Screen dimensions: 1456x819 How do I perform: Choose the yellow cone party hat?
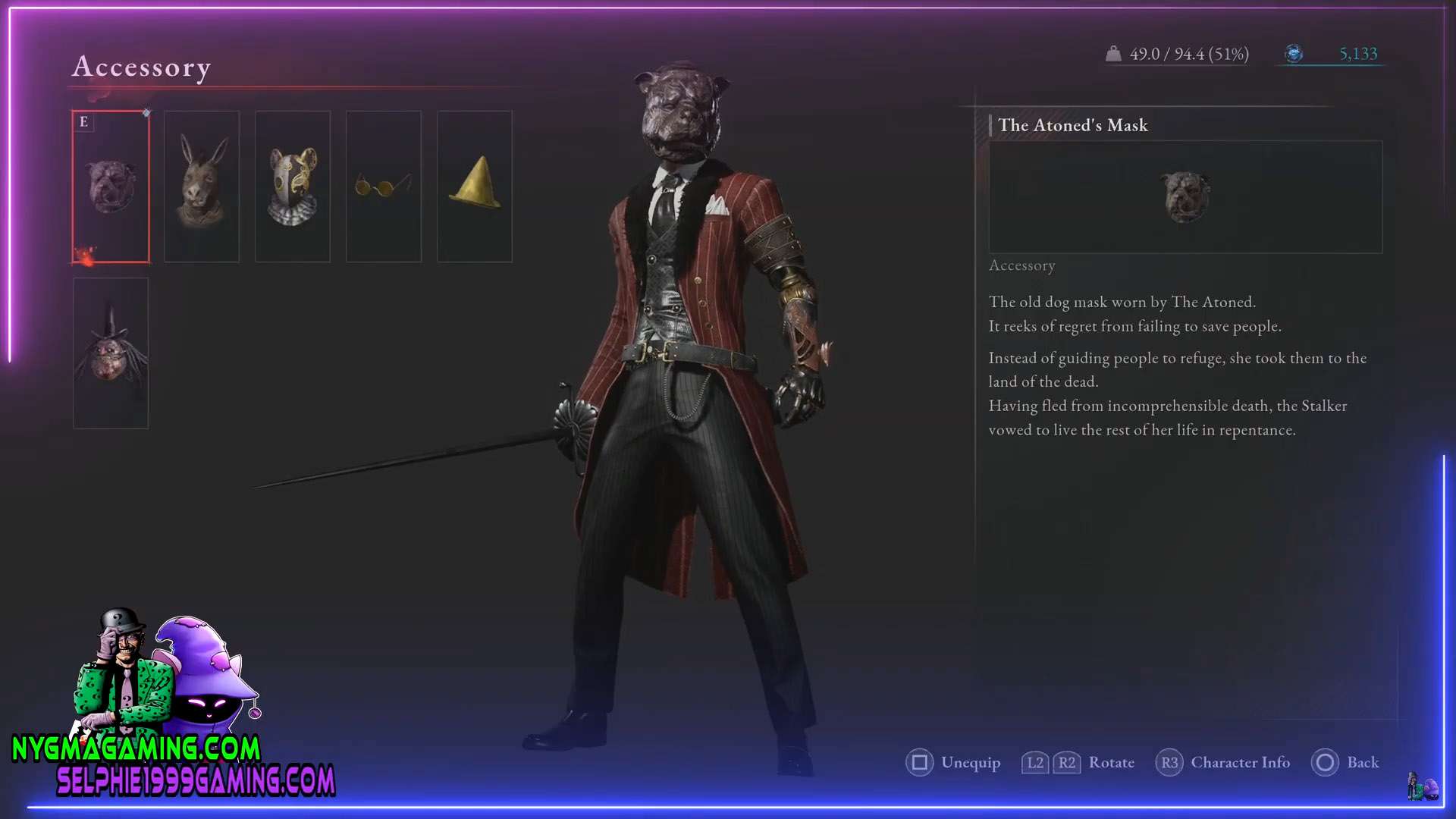click(475, 187)
